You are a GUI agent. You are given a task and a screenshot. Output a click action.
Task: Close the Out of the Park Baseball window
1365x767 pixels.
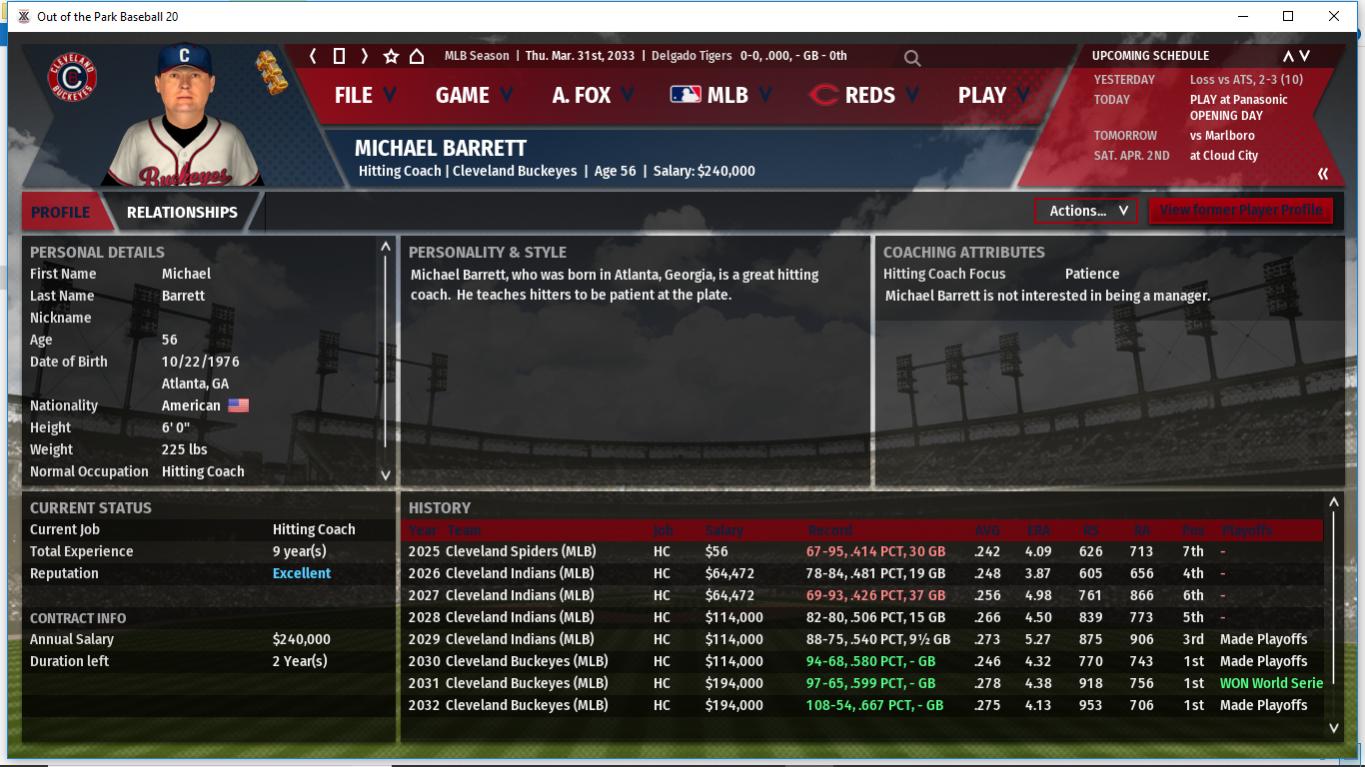pos(1334,16)
